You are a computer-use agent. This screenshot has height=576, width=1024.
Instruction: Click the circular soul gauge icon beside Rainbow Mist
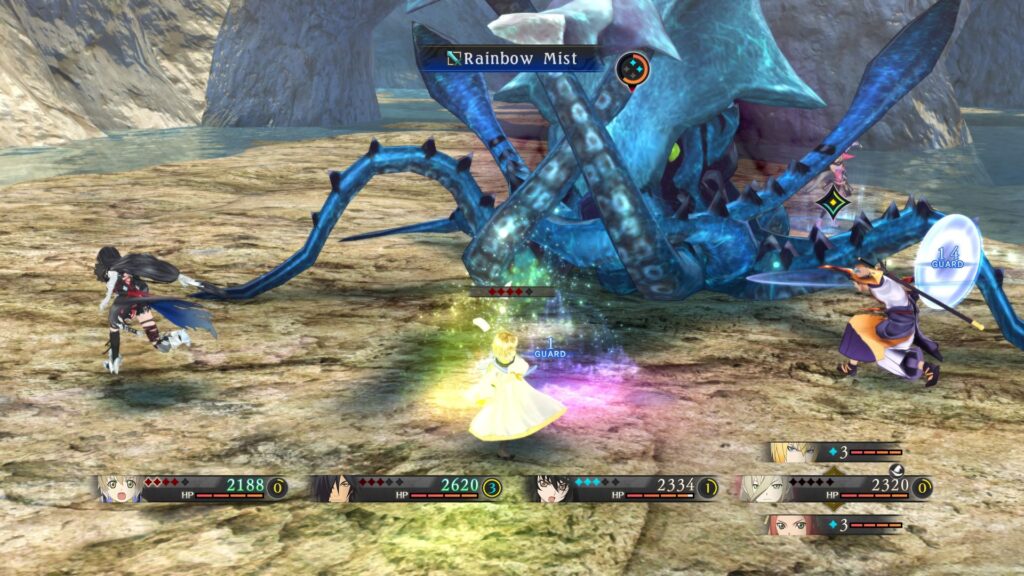(632, 68)
